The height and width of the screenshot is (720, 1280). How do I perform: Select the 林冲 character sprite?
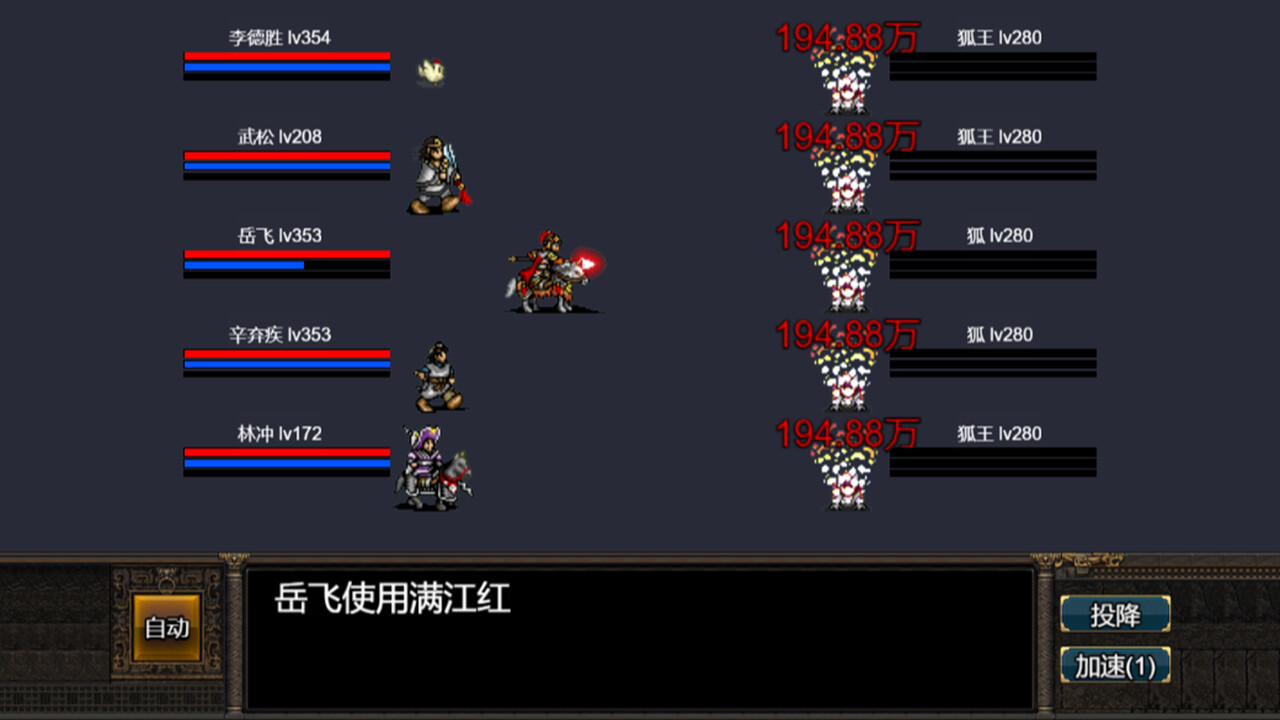432,465
